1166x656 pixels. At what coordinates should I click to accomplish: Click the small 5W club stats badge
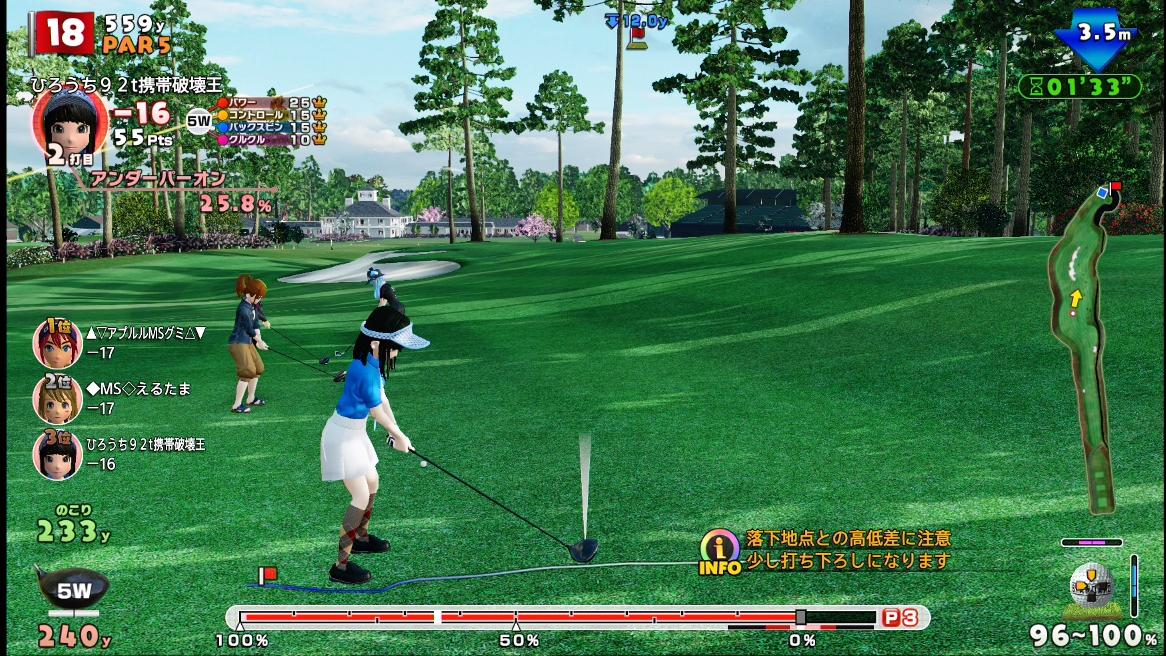(199, 122)
